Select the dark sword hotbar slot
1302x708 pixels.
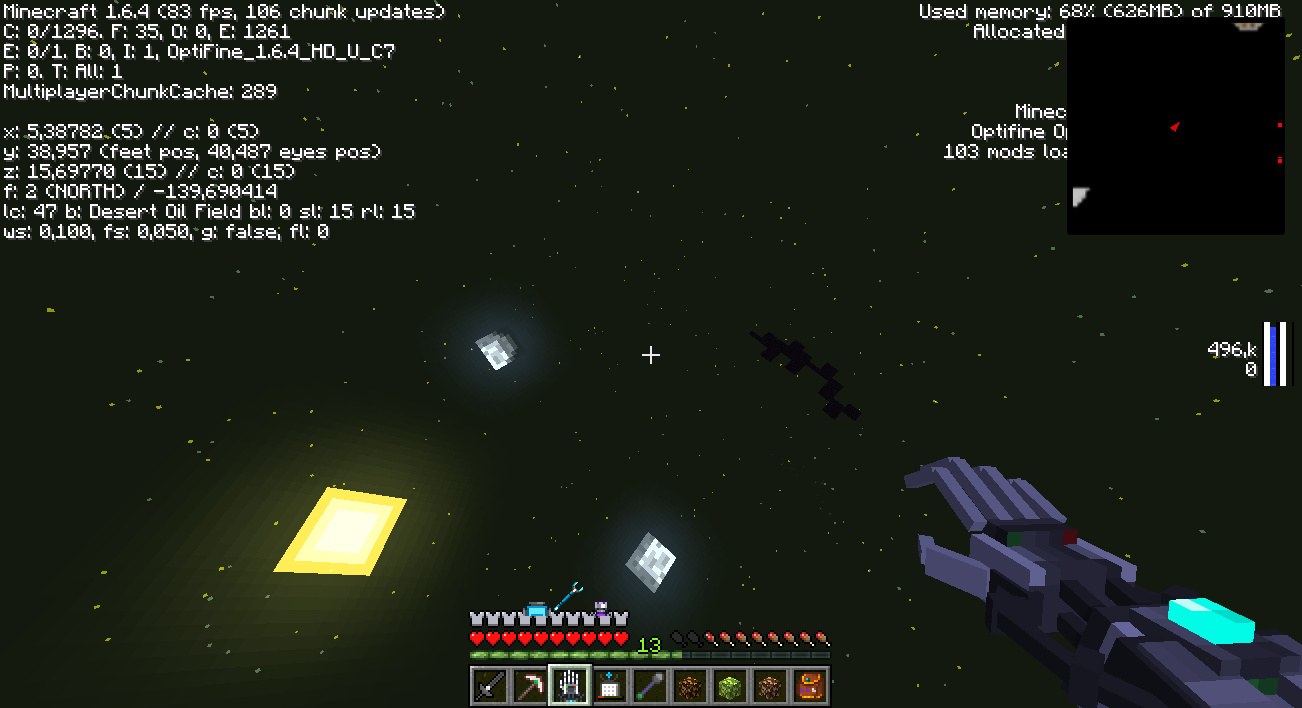coord(490,686)
